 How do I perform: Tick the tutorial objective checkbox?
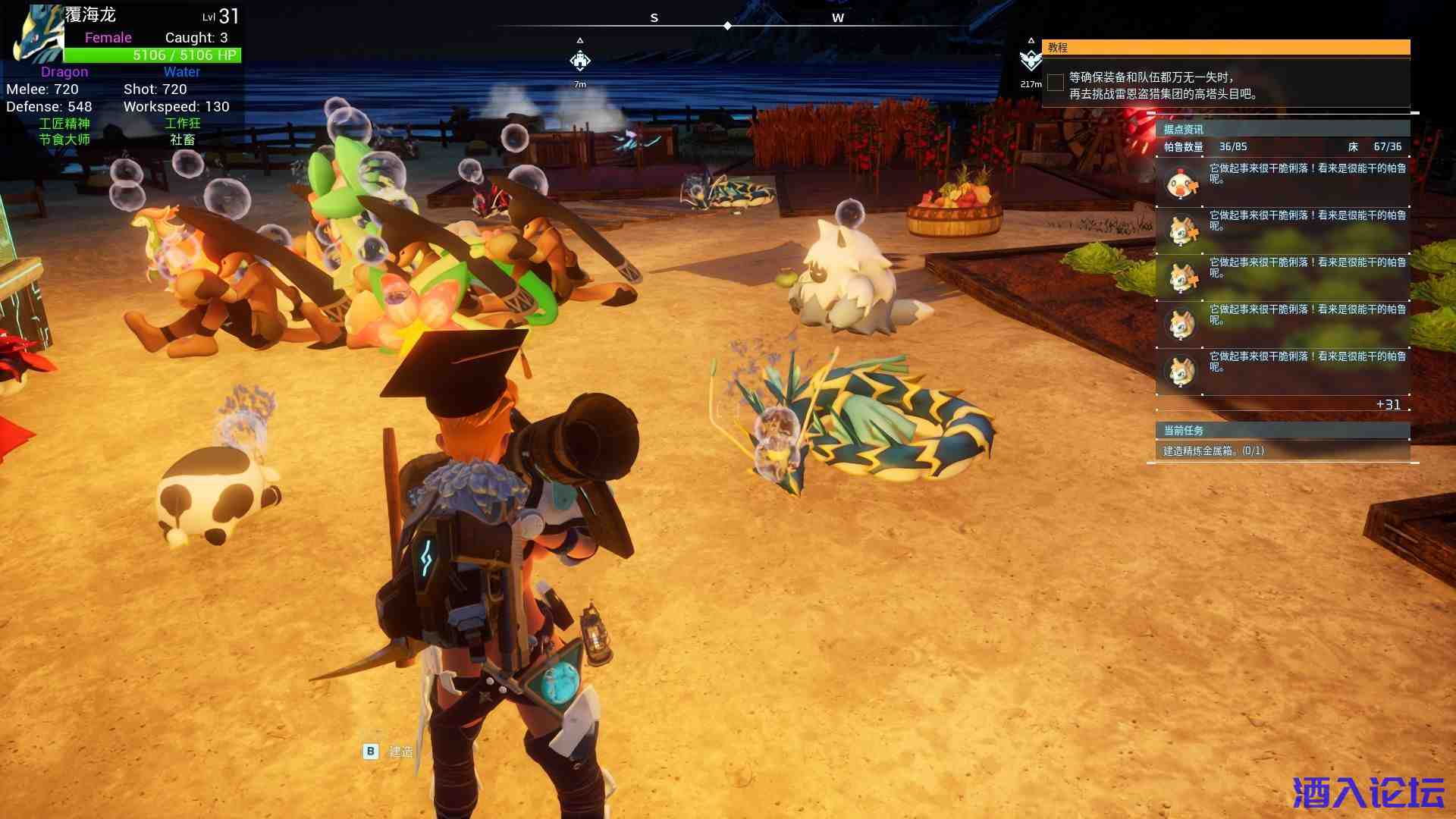(x=1055, y=82)
